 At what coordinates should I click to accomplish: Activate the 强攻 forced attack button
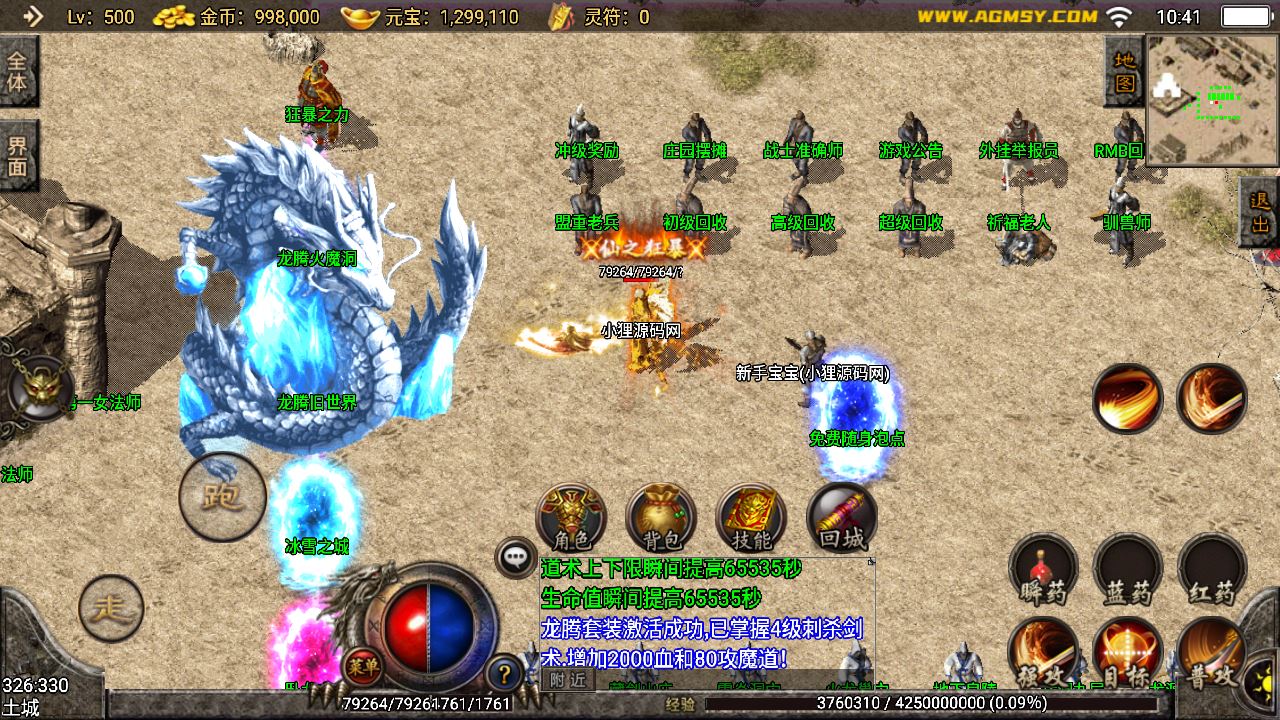pos(1043,655)
